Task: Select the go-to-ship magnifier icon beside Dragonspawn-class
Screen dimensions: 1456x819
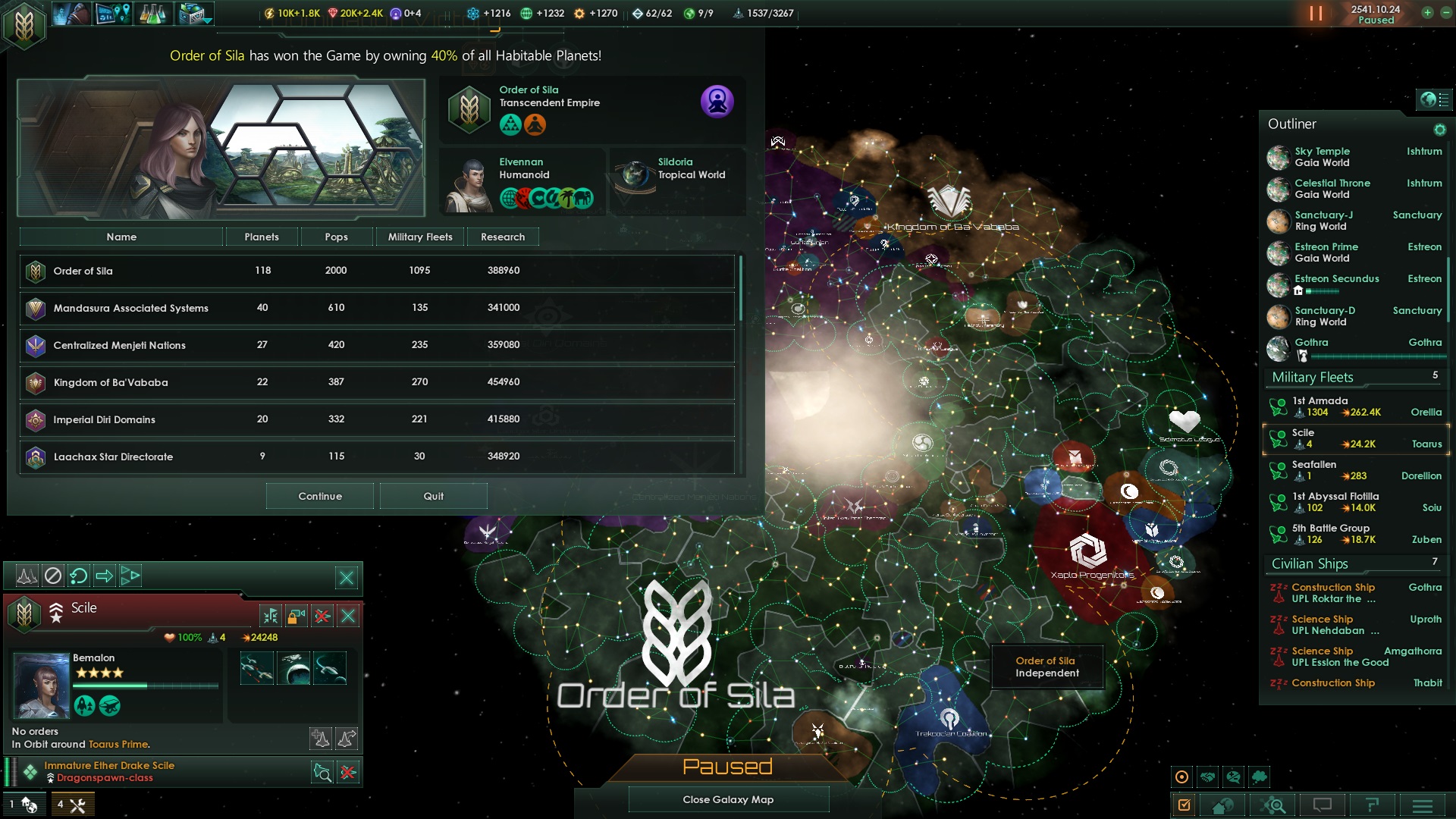Action: [322, 772]
